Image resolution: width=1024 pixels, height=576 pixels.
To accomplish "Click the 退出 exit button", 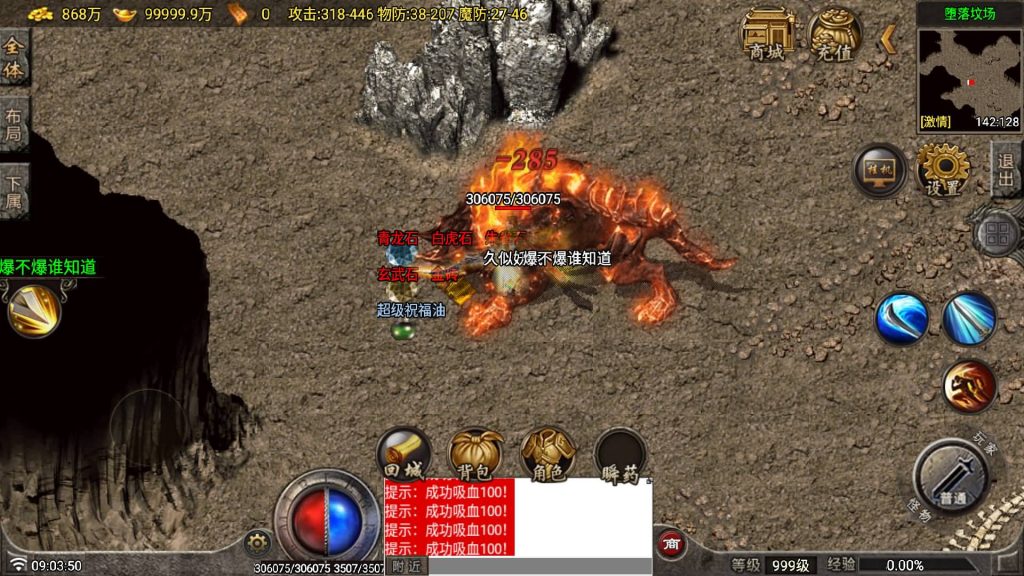I will tap(1006, 168).
